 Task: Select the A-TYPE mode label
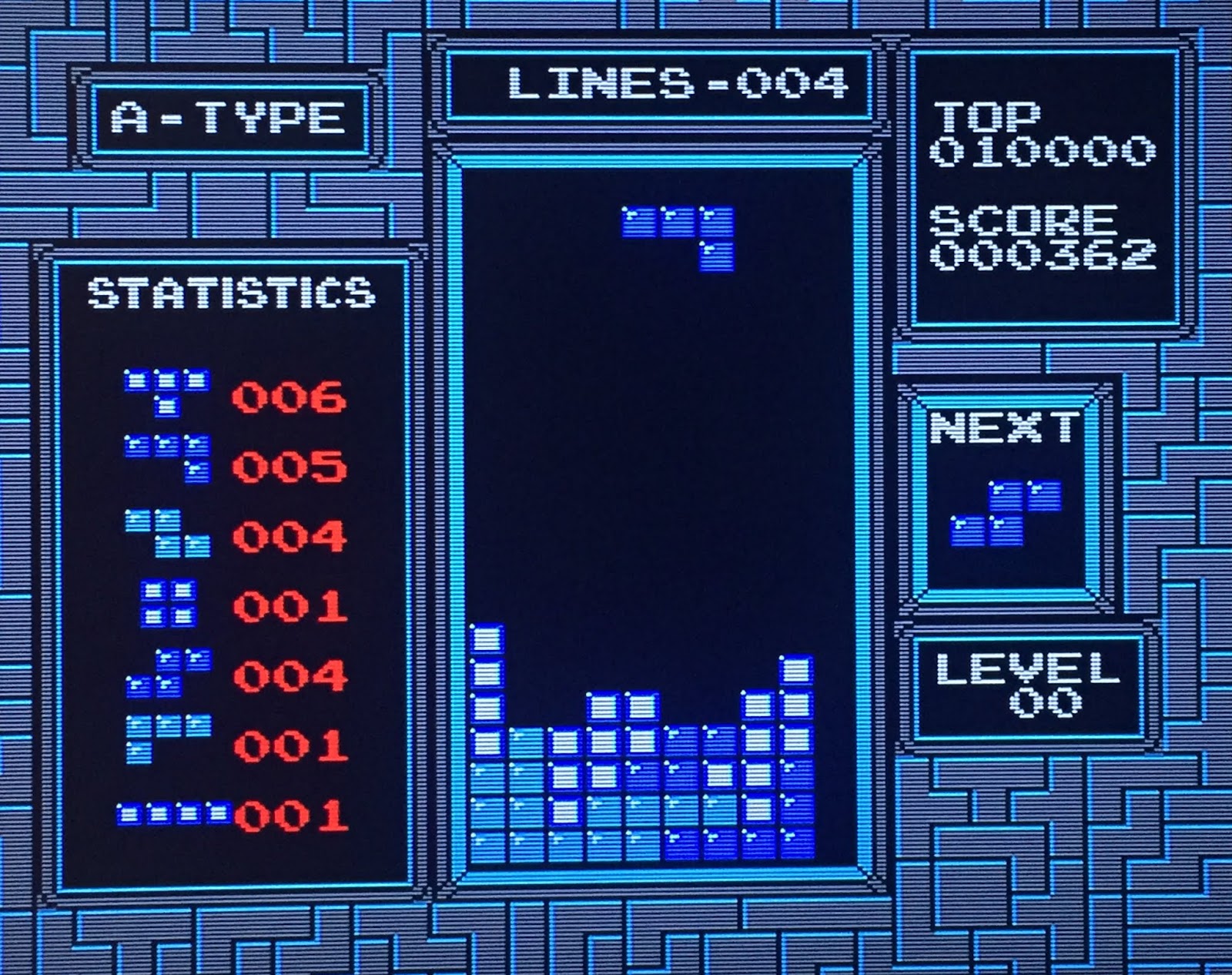(227, 116)
